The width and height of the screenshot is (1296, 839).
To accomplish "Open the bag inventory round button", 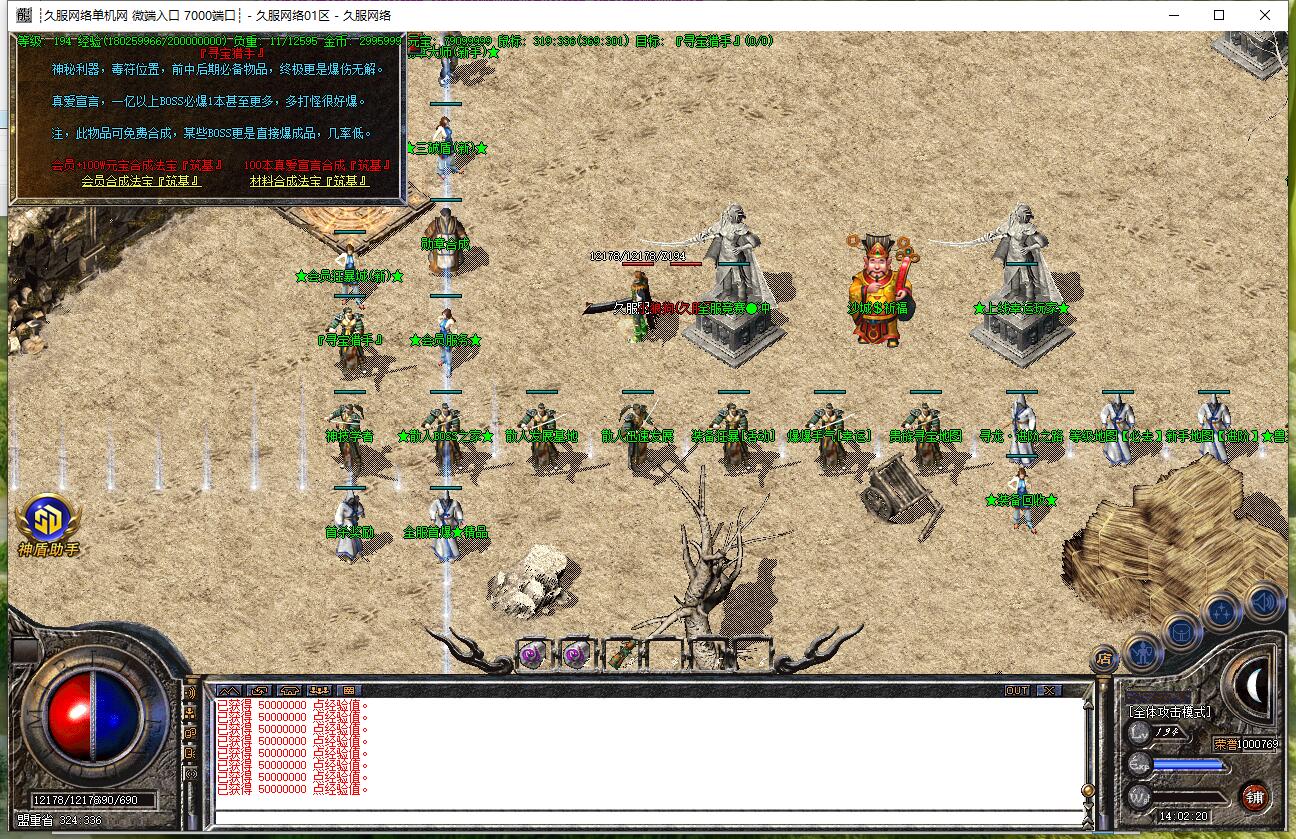I will click(1181, 633).
